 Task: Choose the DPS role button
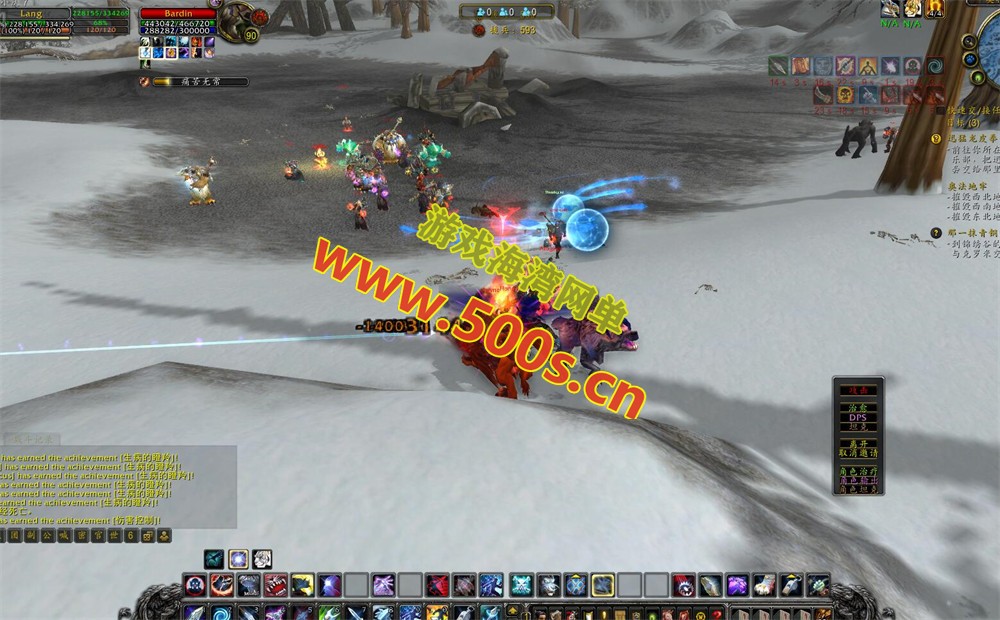click(x=858, y=417)
